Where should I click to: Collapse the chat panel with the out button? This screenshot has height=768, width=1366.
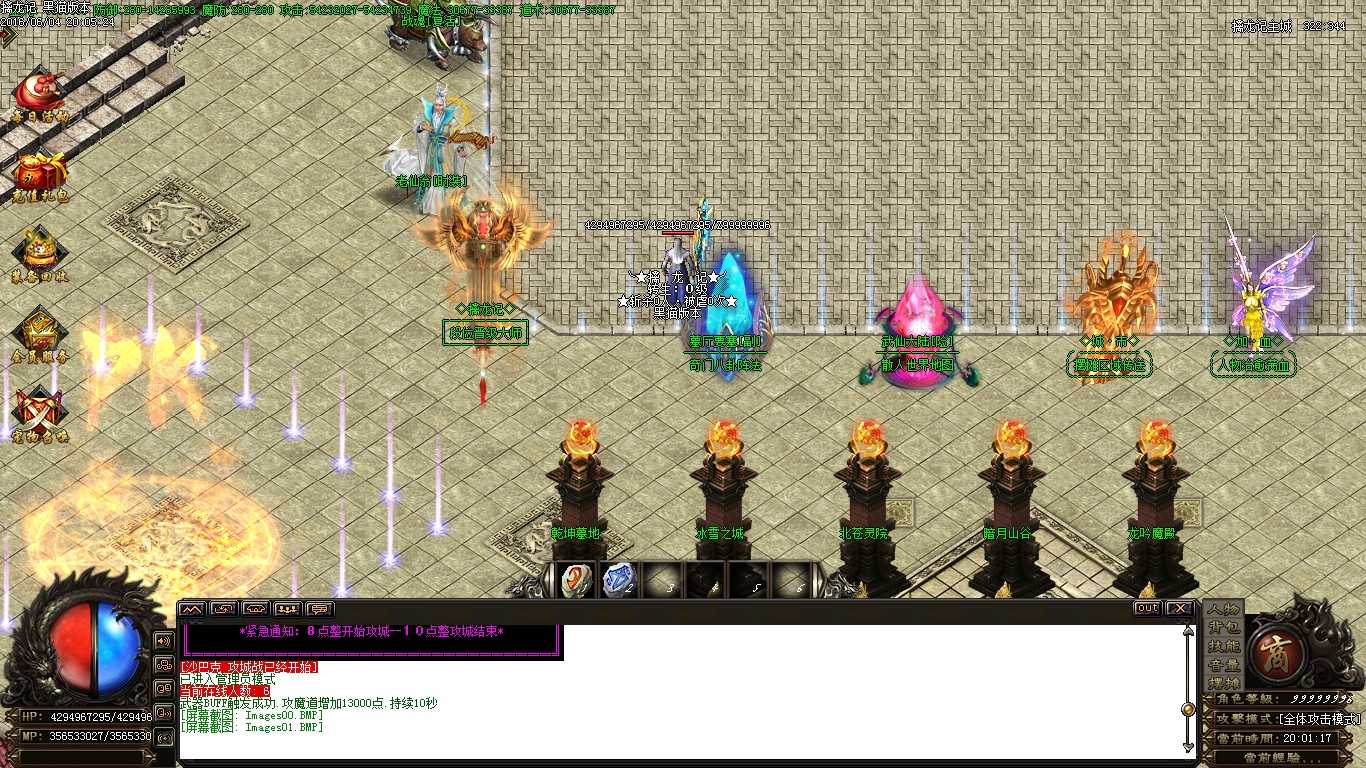click(1147, 607)
